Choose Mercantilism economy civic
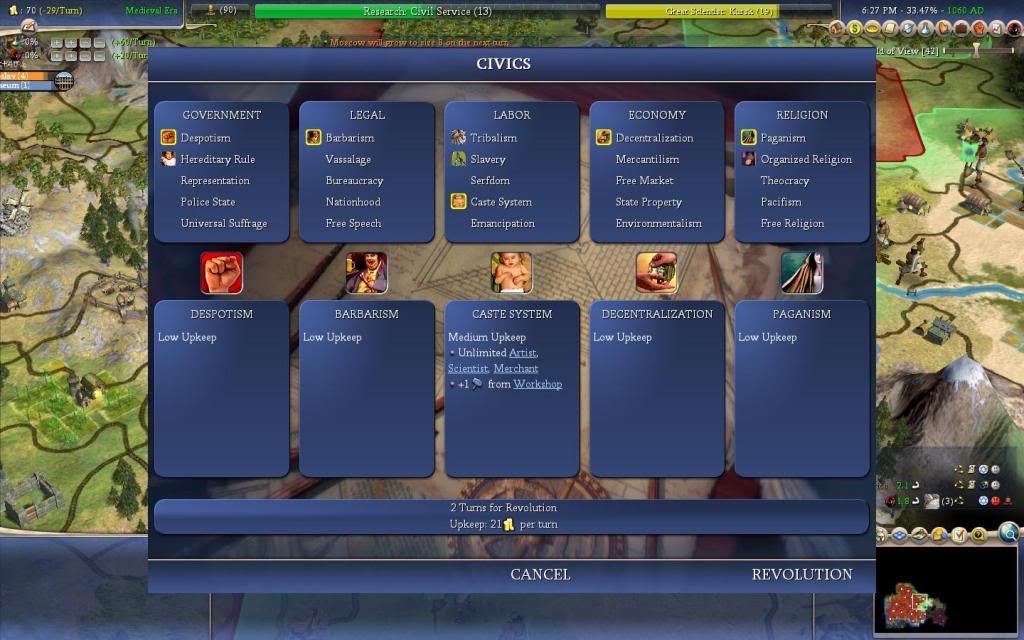The image size is (1024, 640). [647, 159]
